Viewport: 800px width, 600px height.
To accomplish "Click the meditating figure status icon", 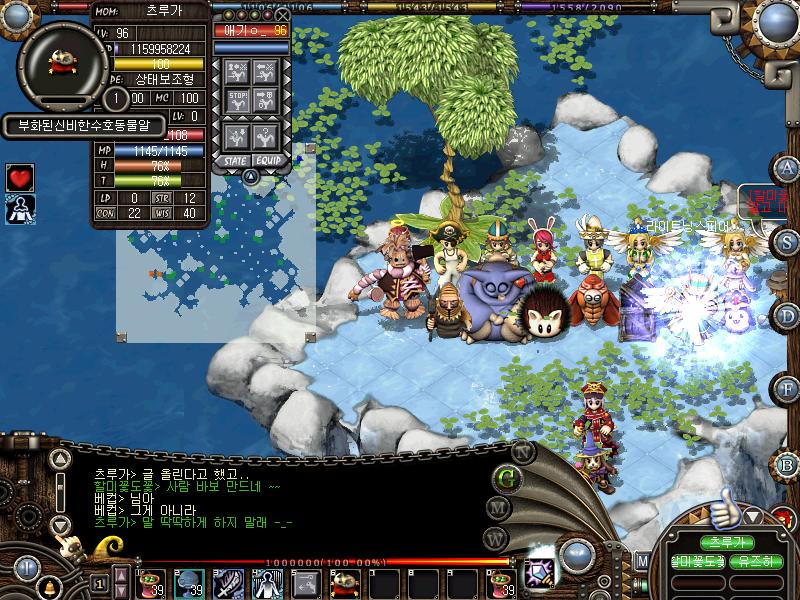I will pyautogui.click(x=20, y=208).
